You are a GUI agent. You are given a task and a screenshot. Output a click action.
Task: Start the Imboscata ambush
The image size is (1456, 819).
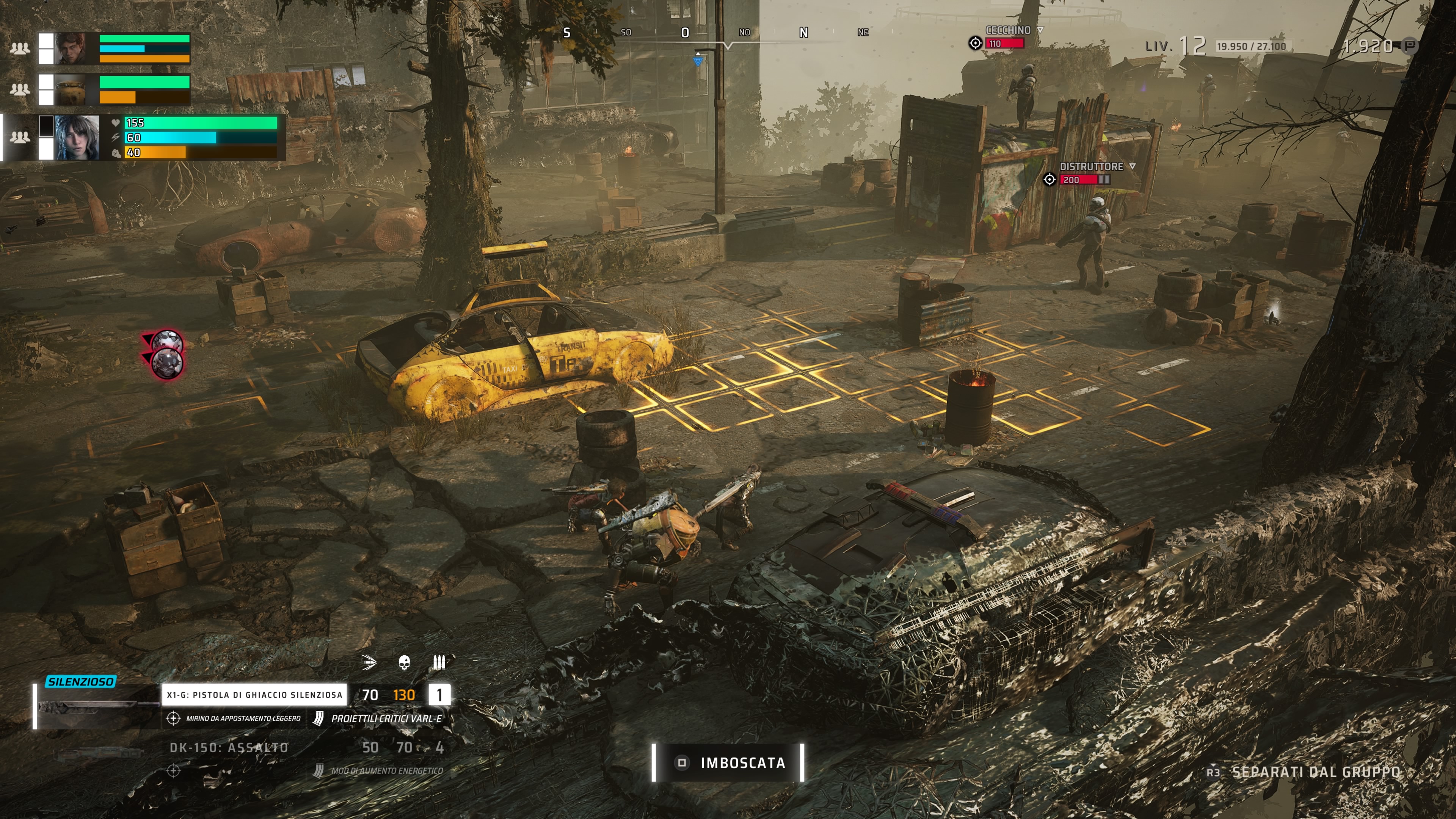(x=728, y=763)
